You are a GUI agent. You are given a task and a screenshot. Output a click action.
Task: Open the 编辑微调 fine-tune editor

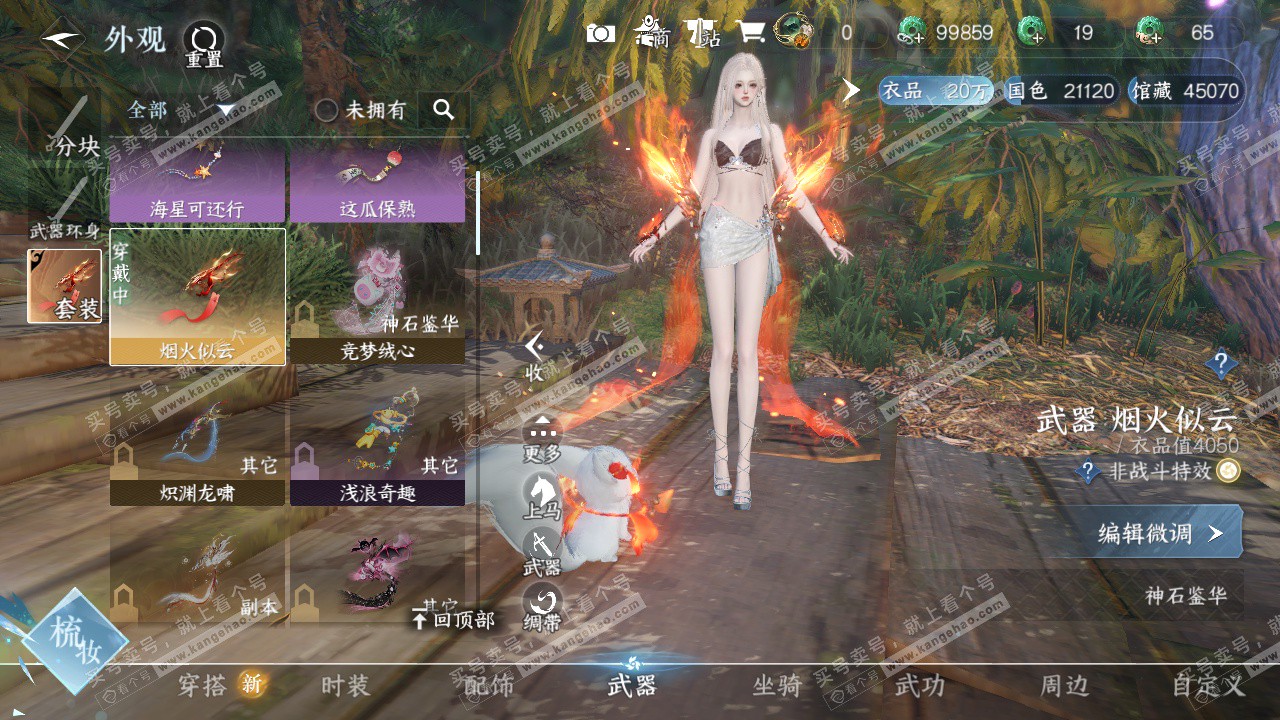(1160, 533)
